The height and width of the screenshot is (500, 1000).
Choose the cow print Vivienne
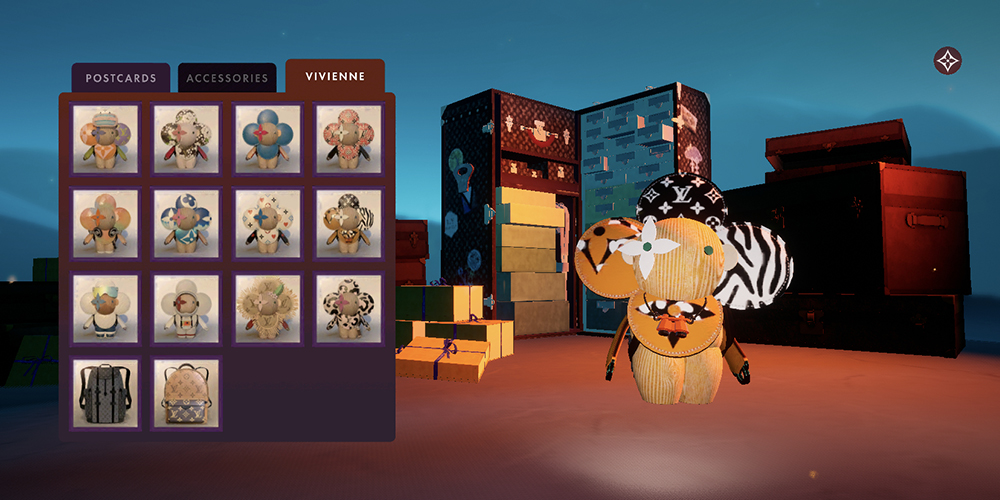tap(349, 309)
